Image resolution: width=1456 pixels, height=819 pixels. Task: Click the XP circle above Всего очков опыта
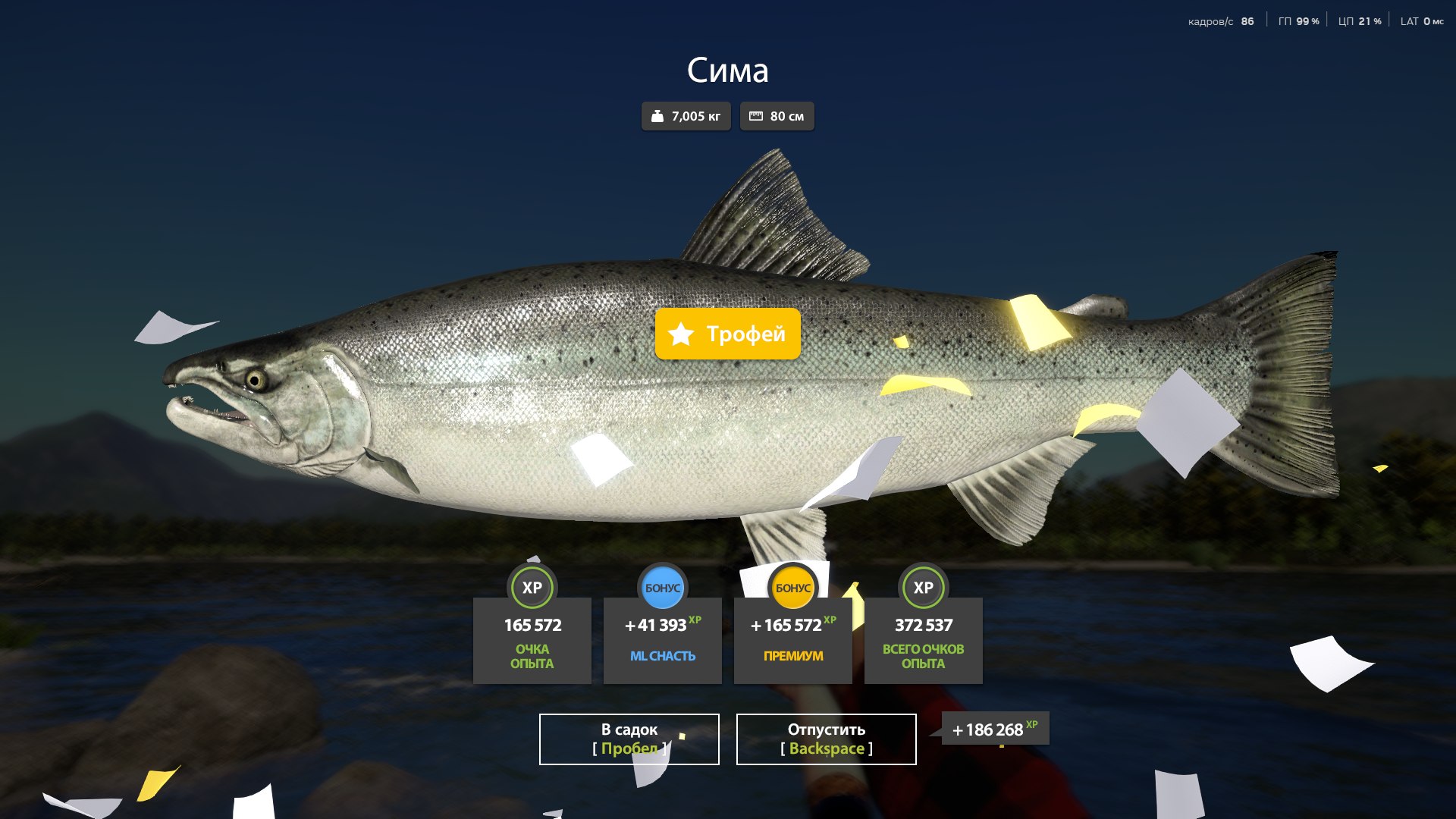[924, 587]
